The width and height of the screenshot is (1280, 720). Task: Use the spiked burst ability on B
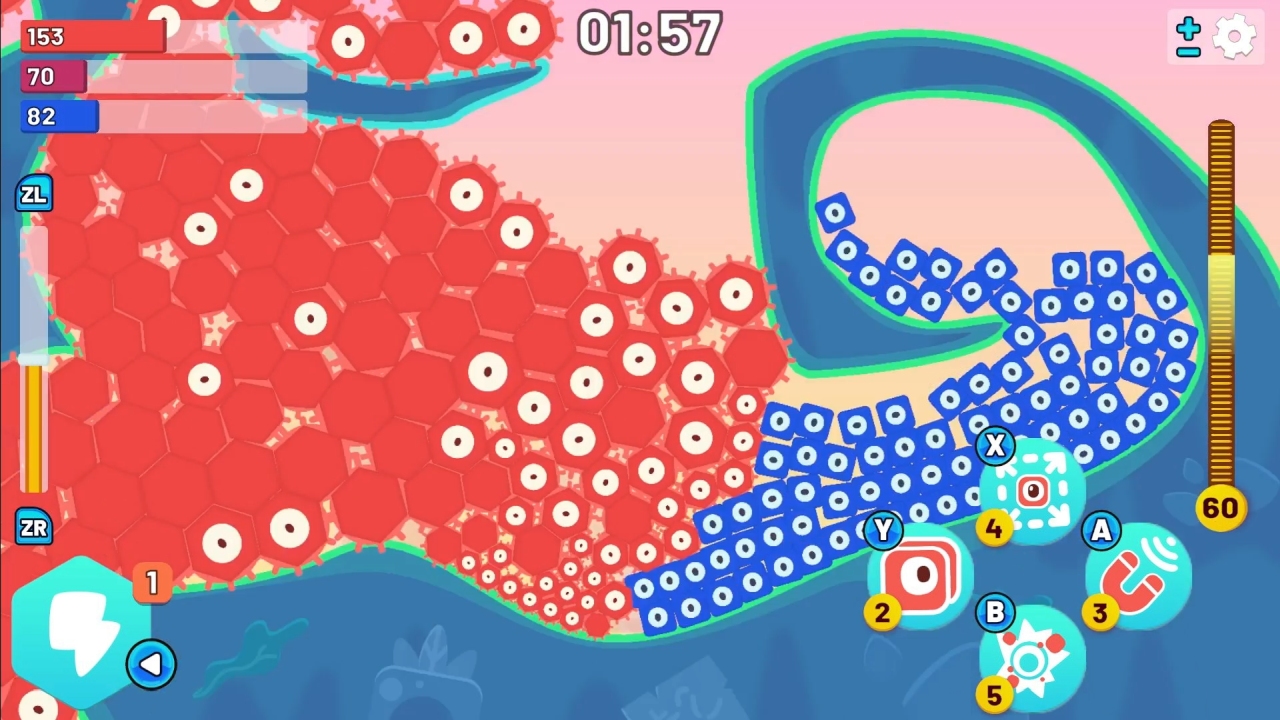pos(1030,655)
